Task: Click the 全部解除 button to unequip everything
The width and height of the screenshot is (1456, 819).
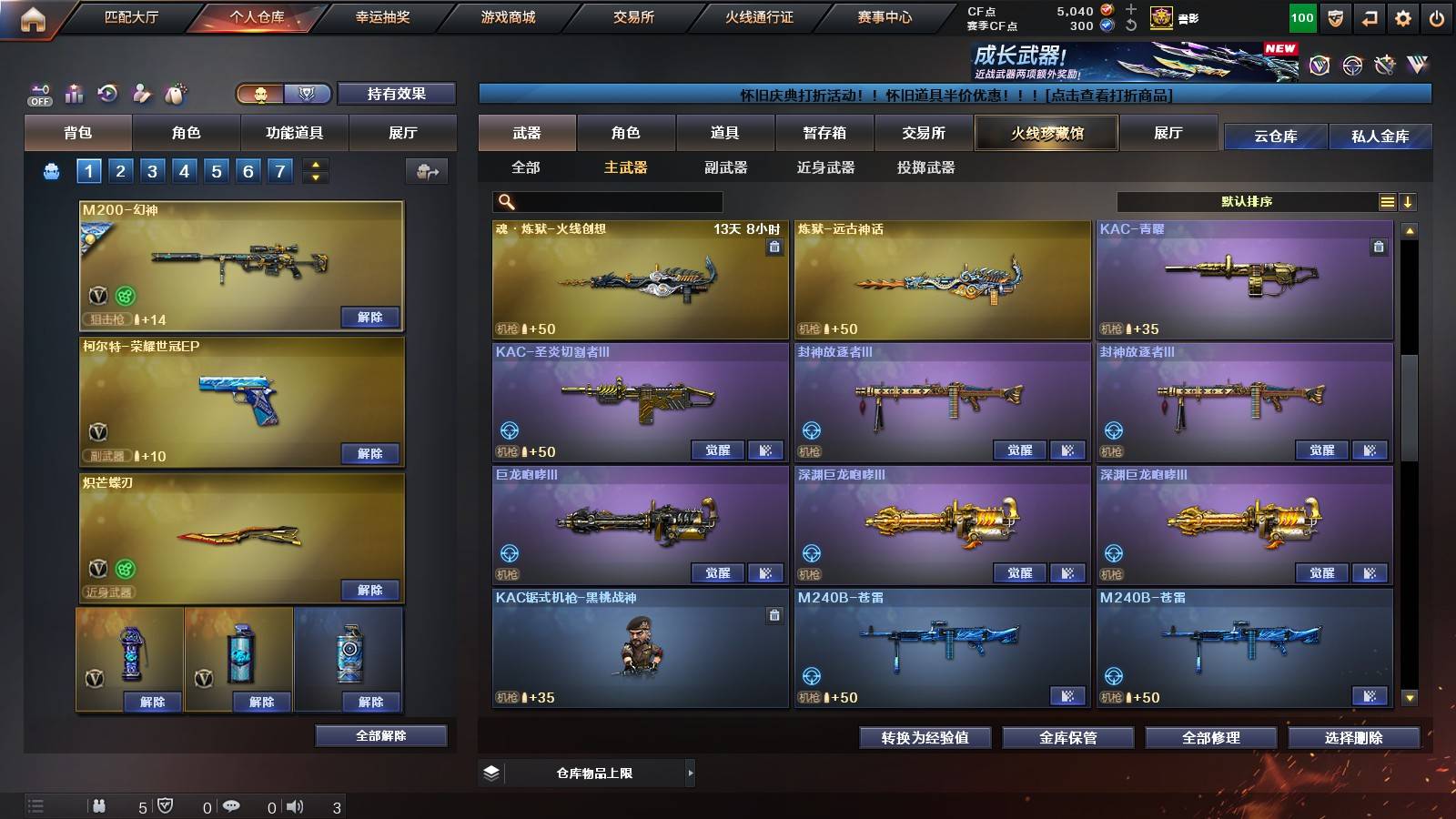Action: point(380,735)
